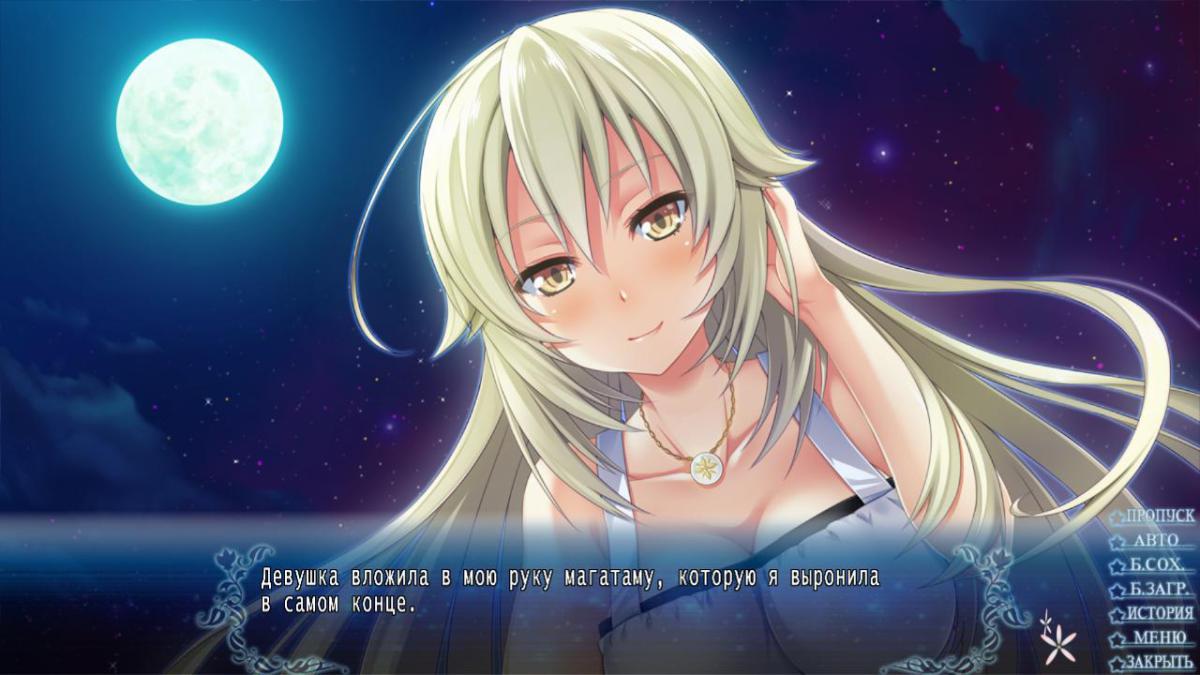Open the ИСТОРИЯ text history
Viewport: 1200px width, 675px height.
[1160, 613]
